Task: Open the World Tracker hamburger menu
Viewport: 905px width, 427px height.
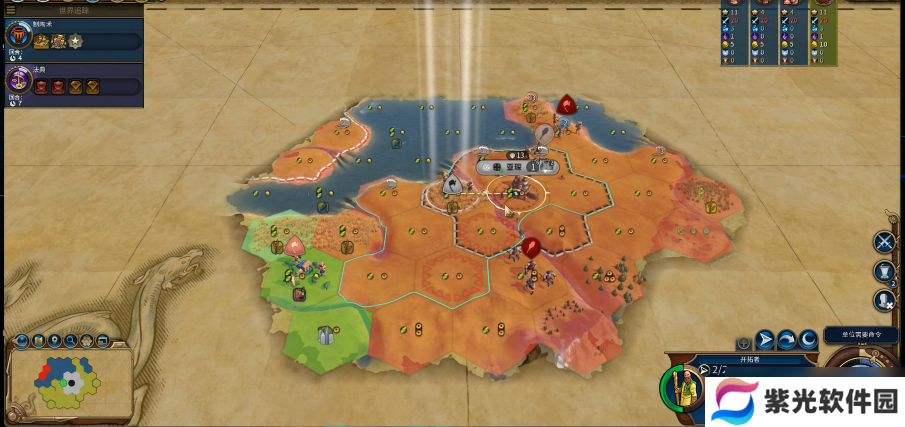Action: pos(12,10)
